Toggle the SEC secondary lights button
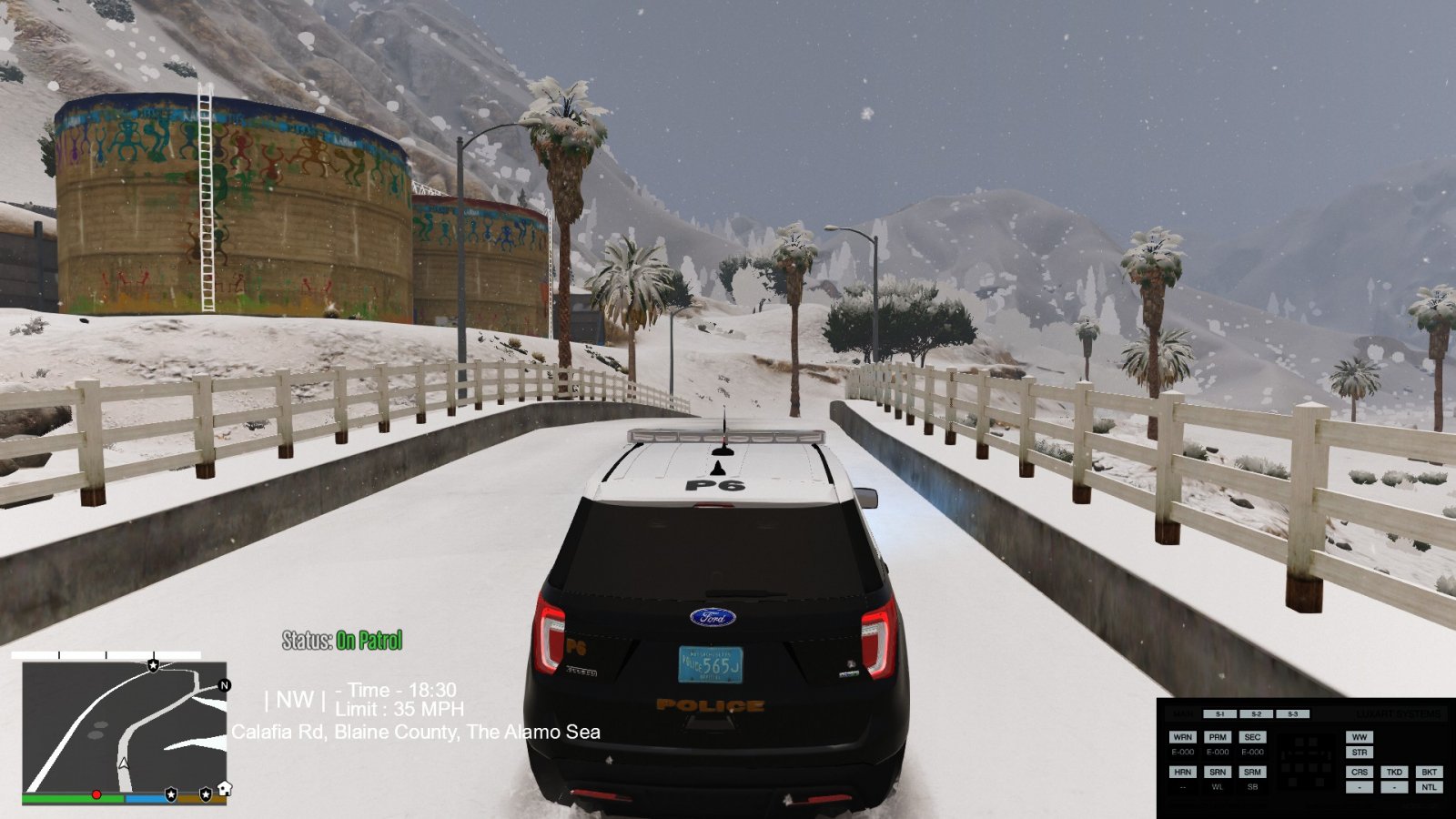This screenshot has height=819, width=1456. click(1252, 737)
